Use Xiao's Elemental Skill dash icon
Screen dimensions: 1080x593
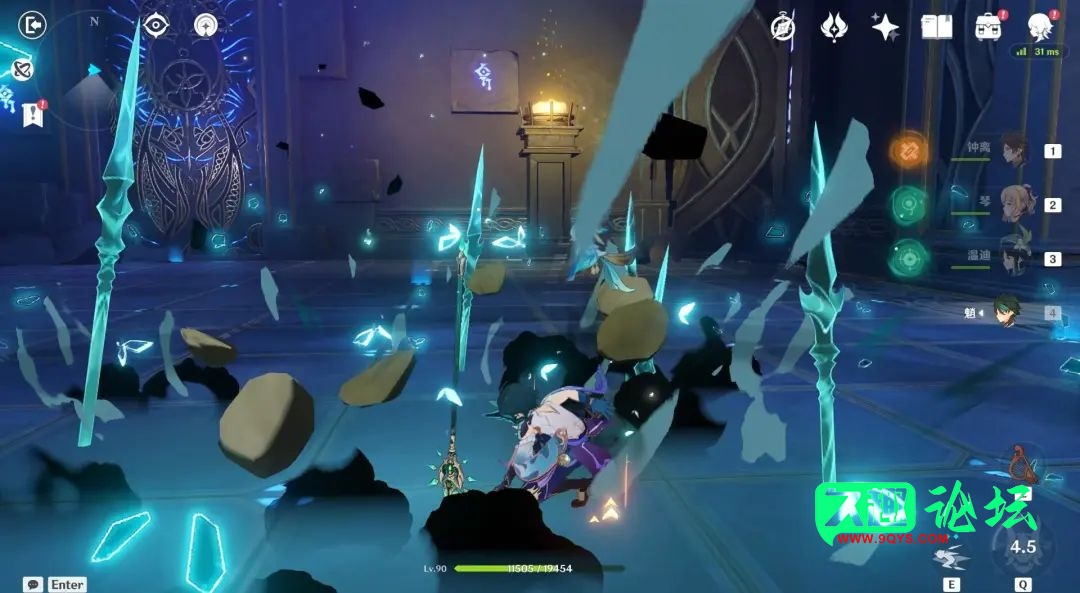click(951, 556)
